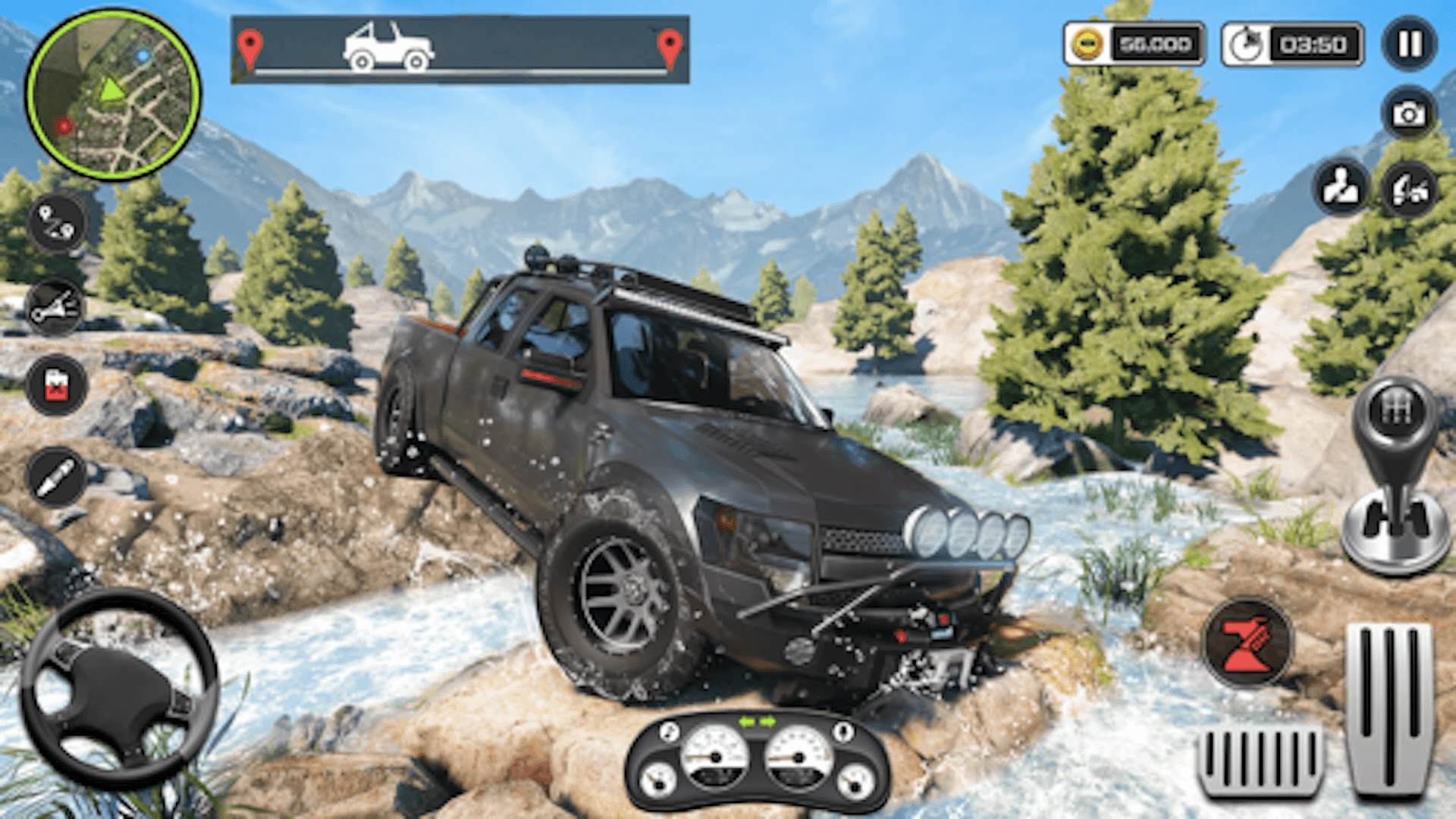Toggle the music note button on dashboard
This screenshot has height=819, width=1456.
669,733
